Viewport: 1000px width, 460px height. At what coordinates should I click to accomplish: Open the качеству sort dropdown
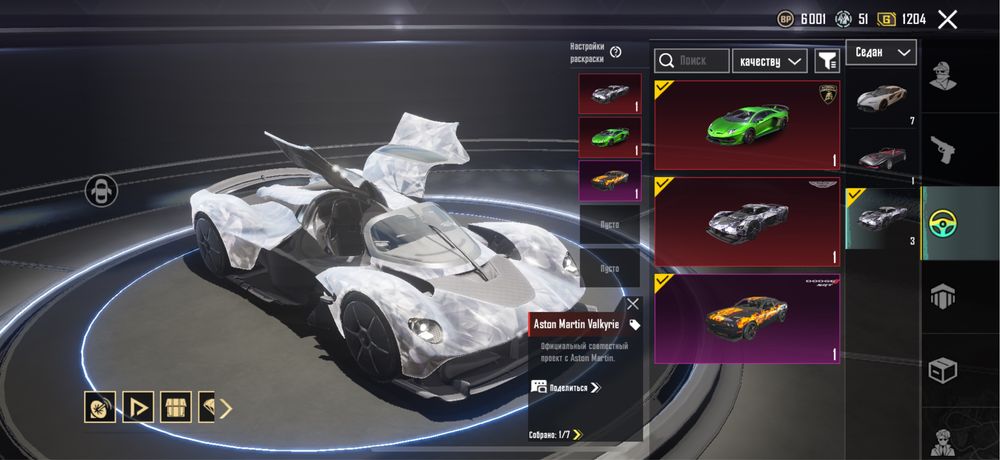(x=770, y=61)
